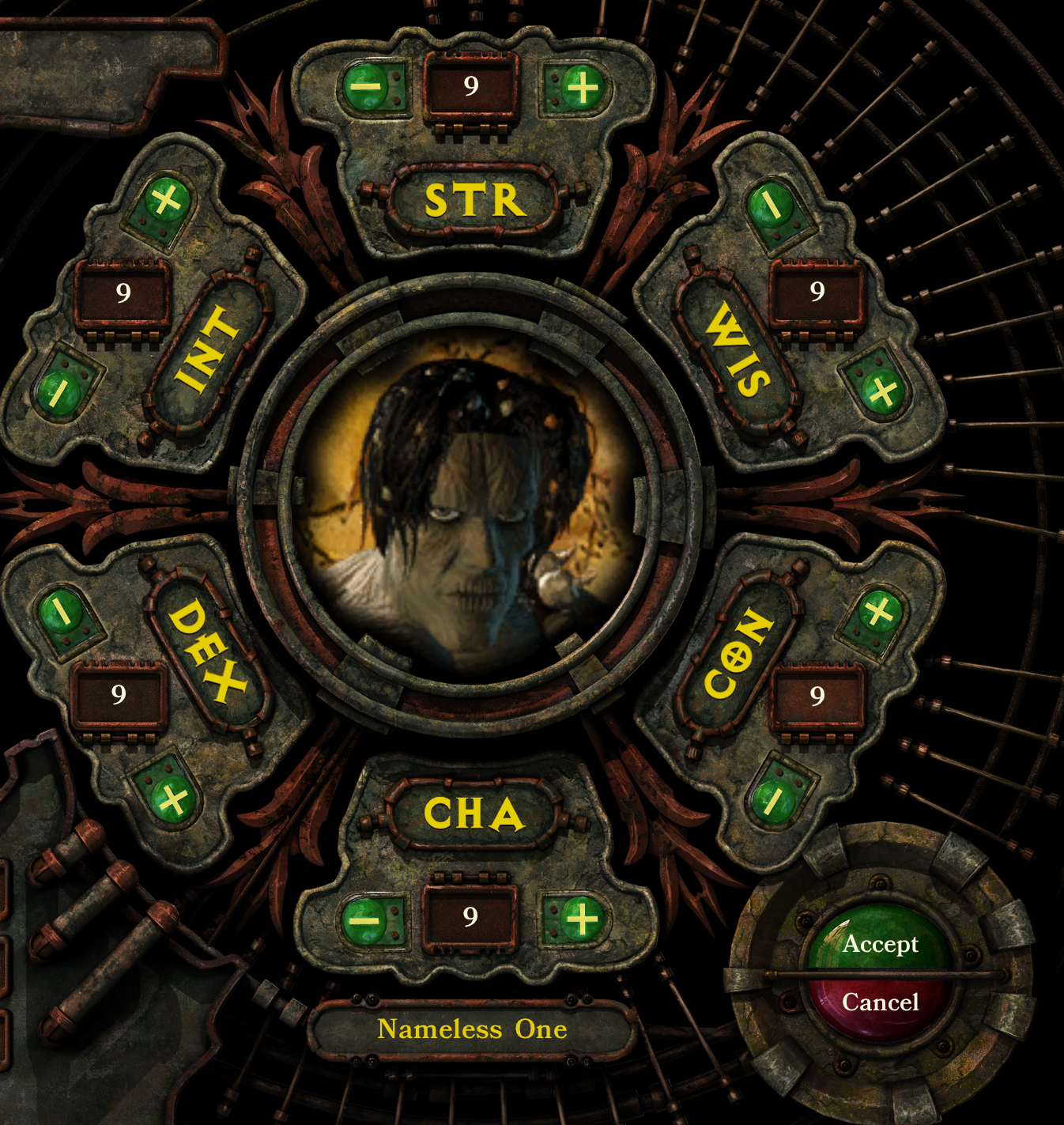Screen dimensions: 1064x1125
Task: Decrease CHA with the minus icon
Action: click(x=366, y=919)
